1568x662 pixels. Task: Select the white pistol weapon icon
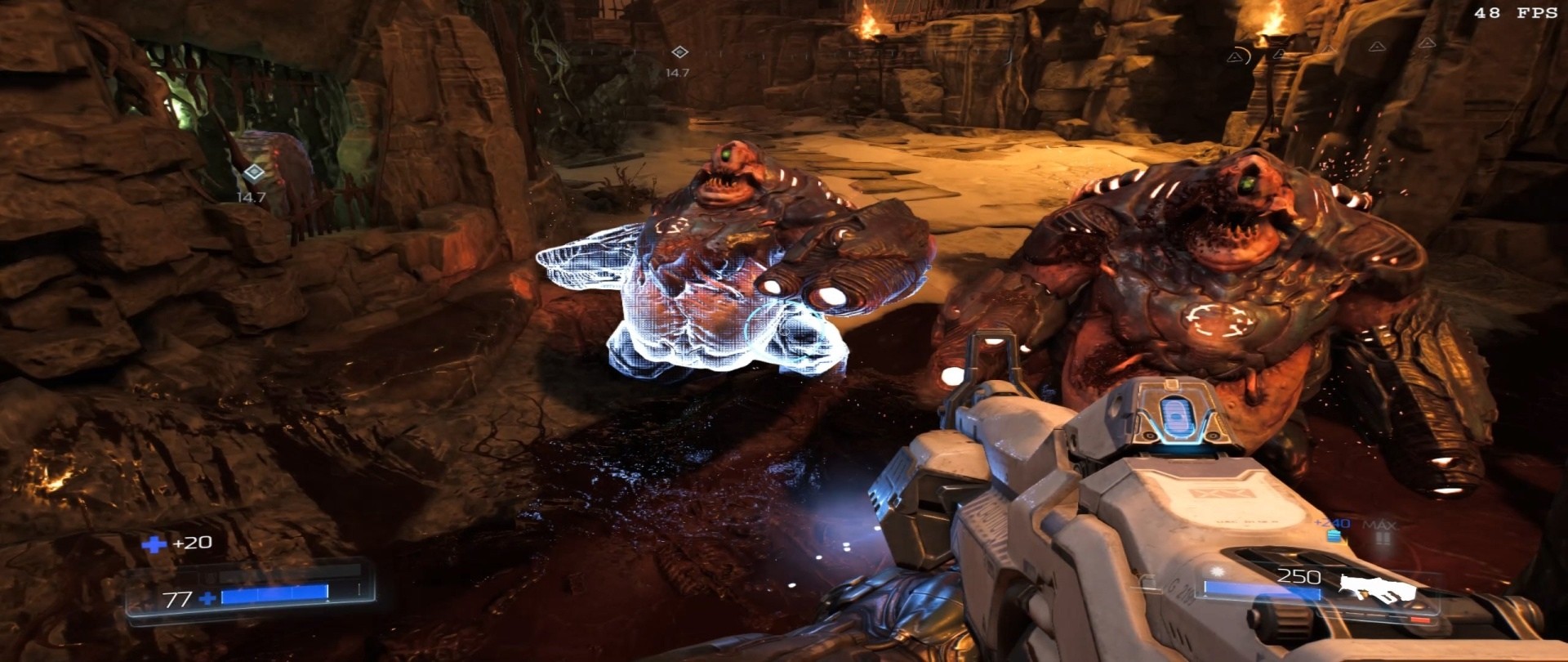(x=1375, y=588)
